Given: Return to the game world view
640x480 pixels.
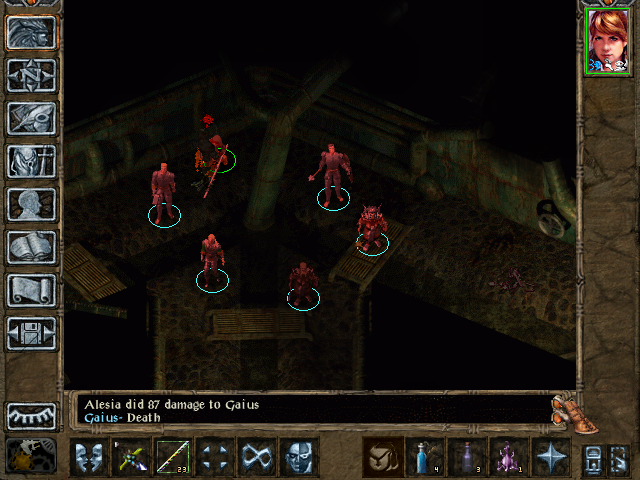Looking at the screenshot, I should pos(32,32).
